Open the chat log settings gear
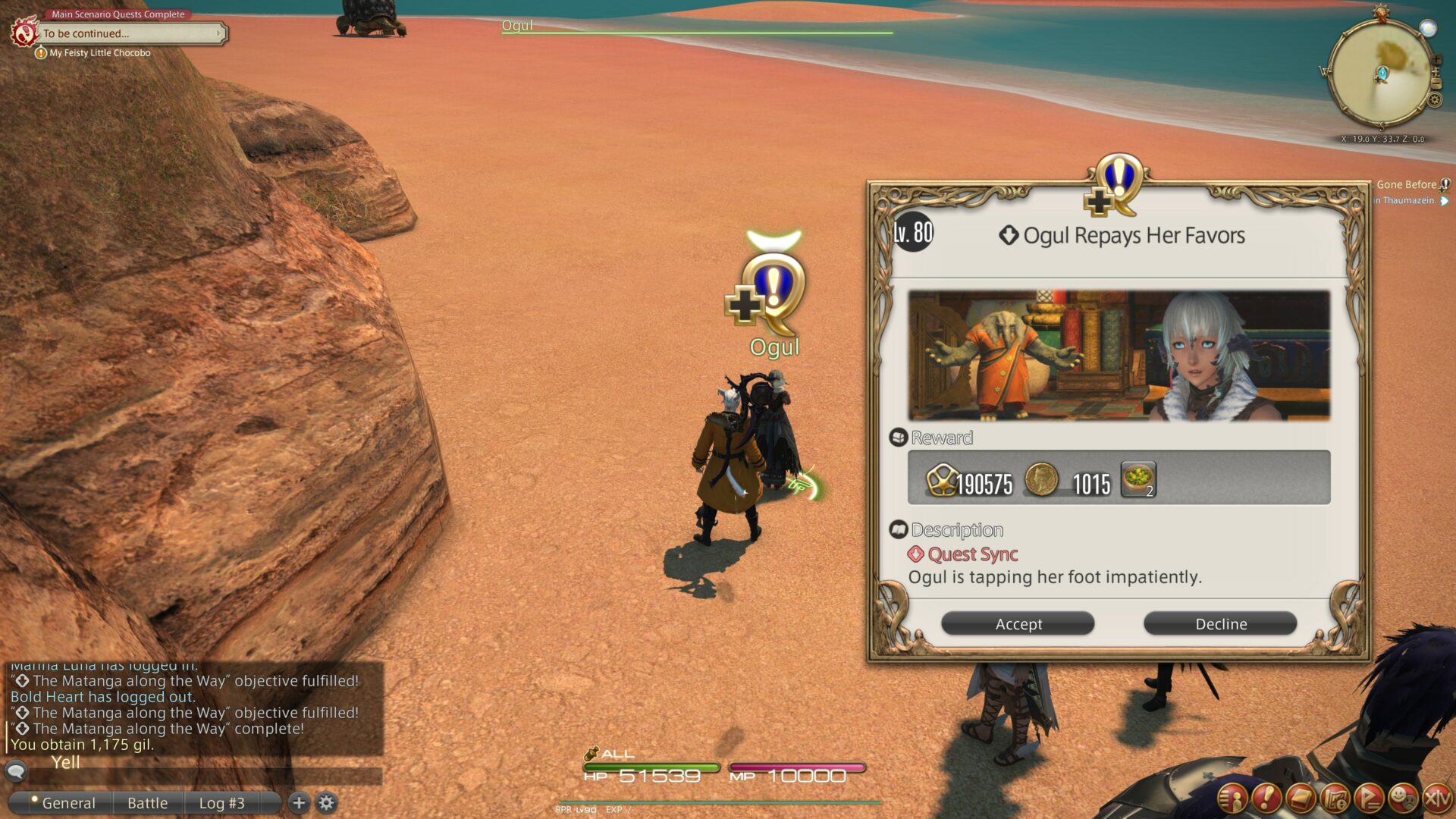This screenshot has width=1456, height=819. (x=326, y=802)
